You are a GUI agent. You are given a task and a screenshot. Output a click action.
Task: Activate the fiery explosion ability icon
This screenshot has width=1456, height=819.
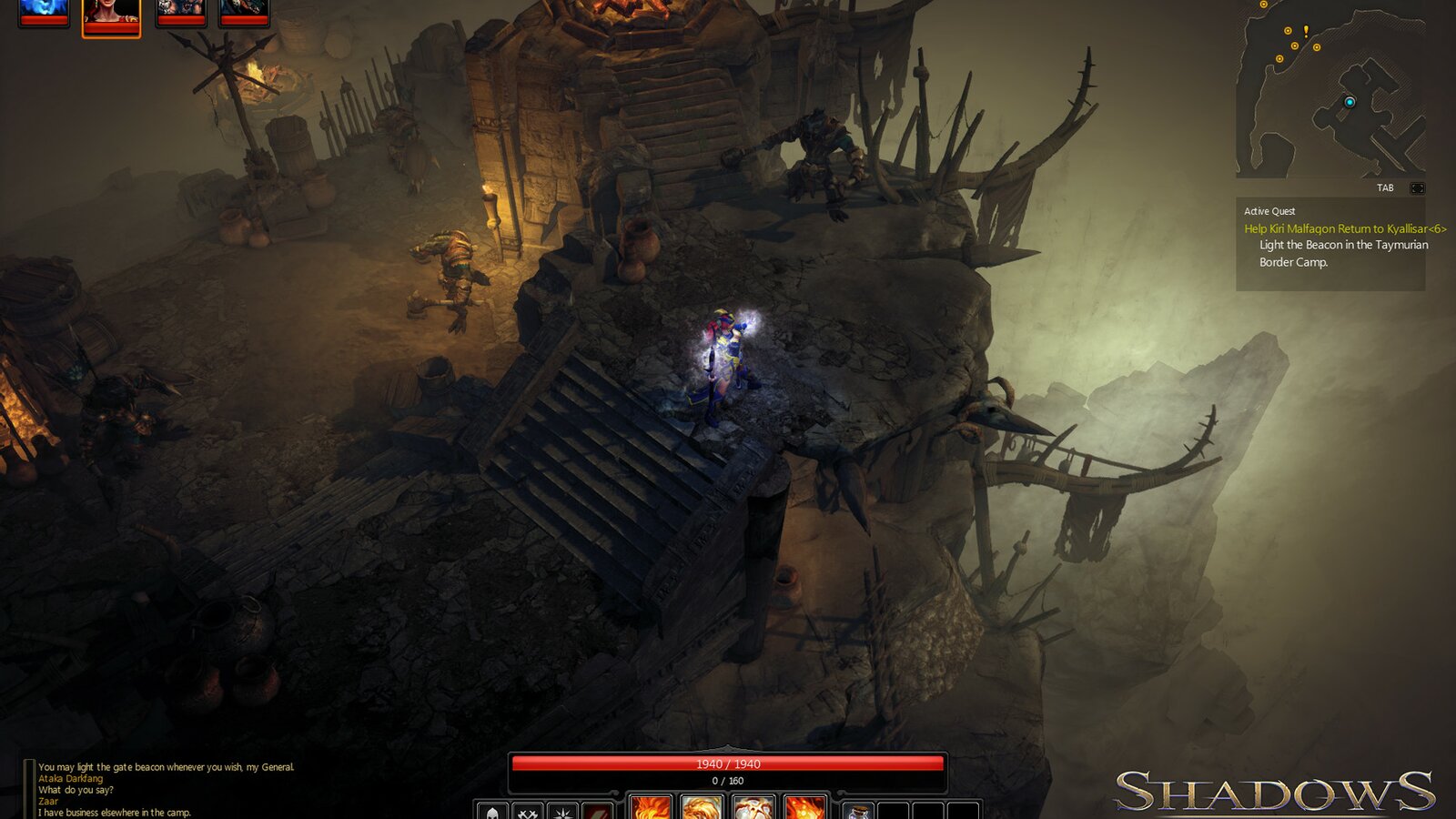click(x=754, y=810)
